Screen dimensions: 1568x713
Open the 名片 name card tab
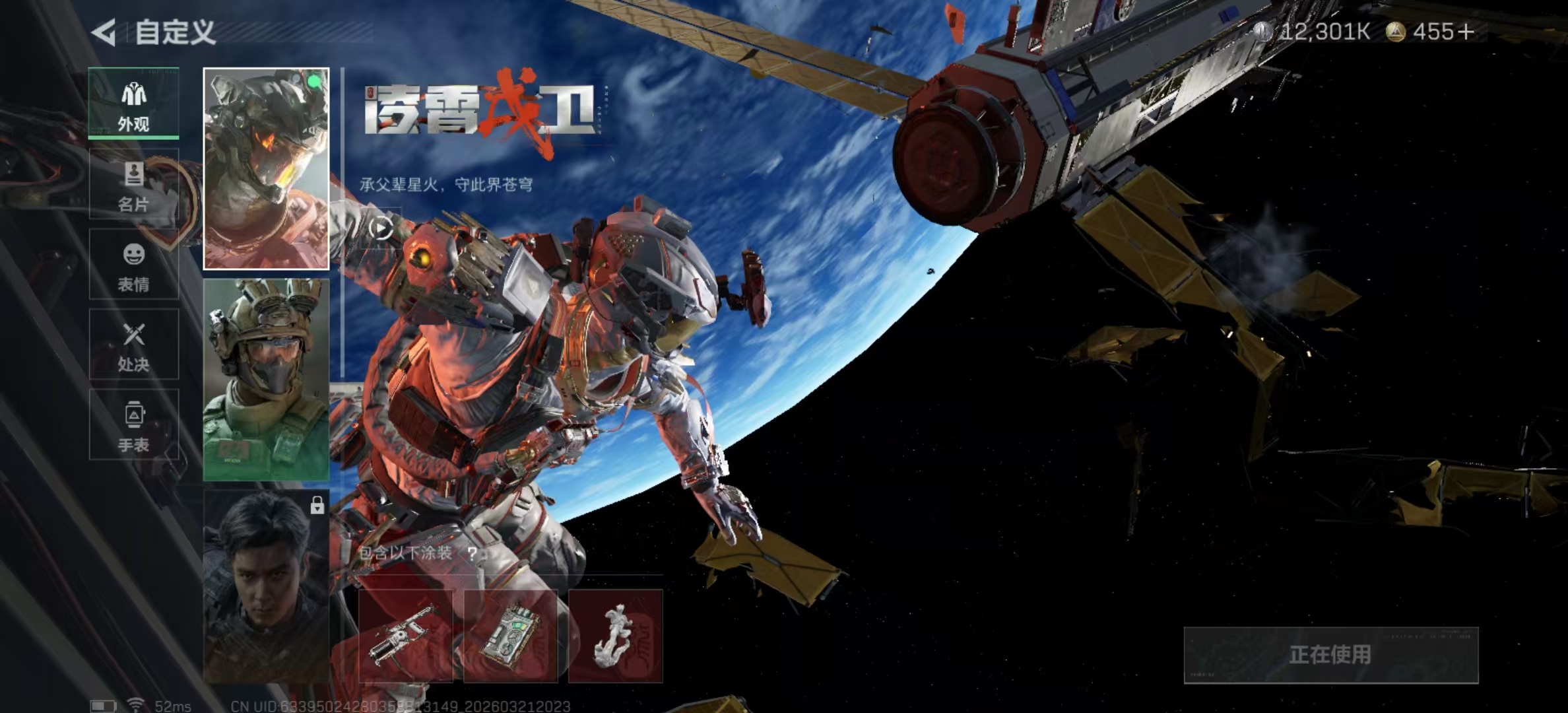tap(134, 184)
